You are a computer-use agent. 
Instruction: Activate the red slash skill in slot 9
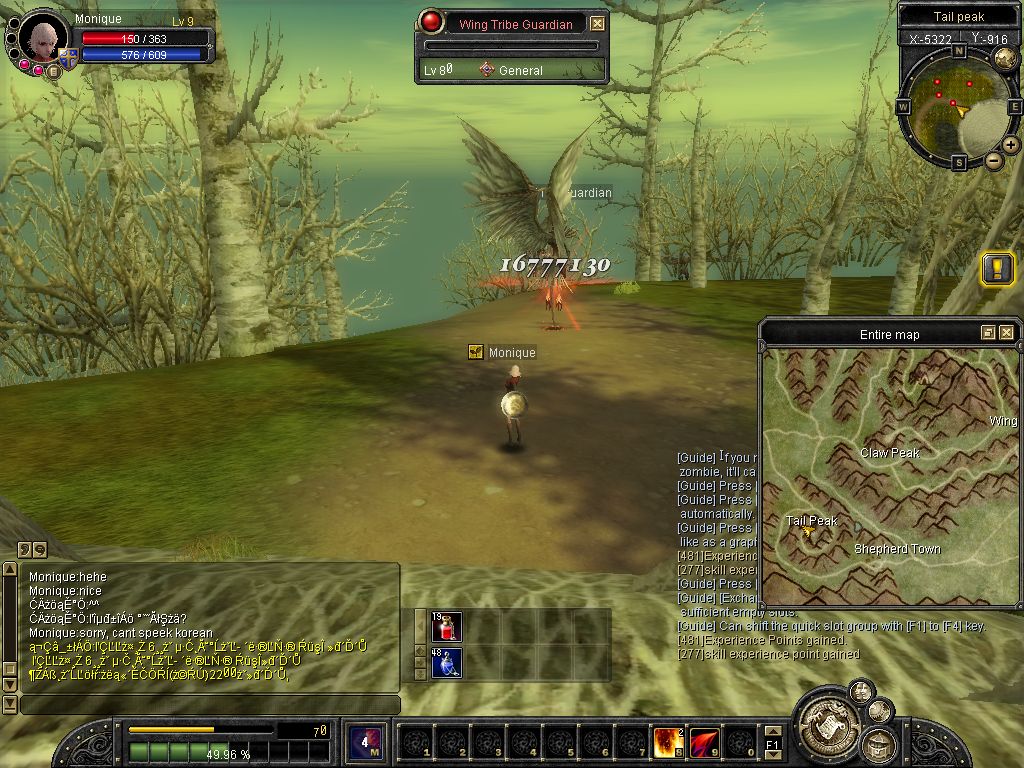705,742
